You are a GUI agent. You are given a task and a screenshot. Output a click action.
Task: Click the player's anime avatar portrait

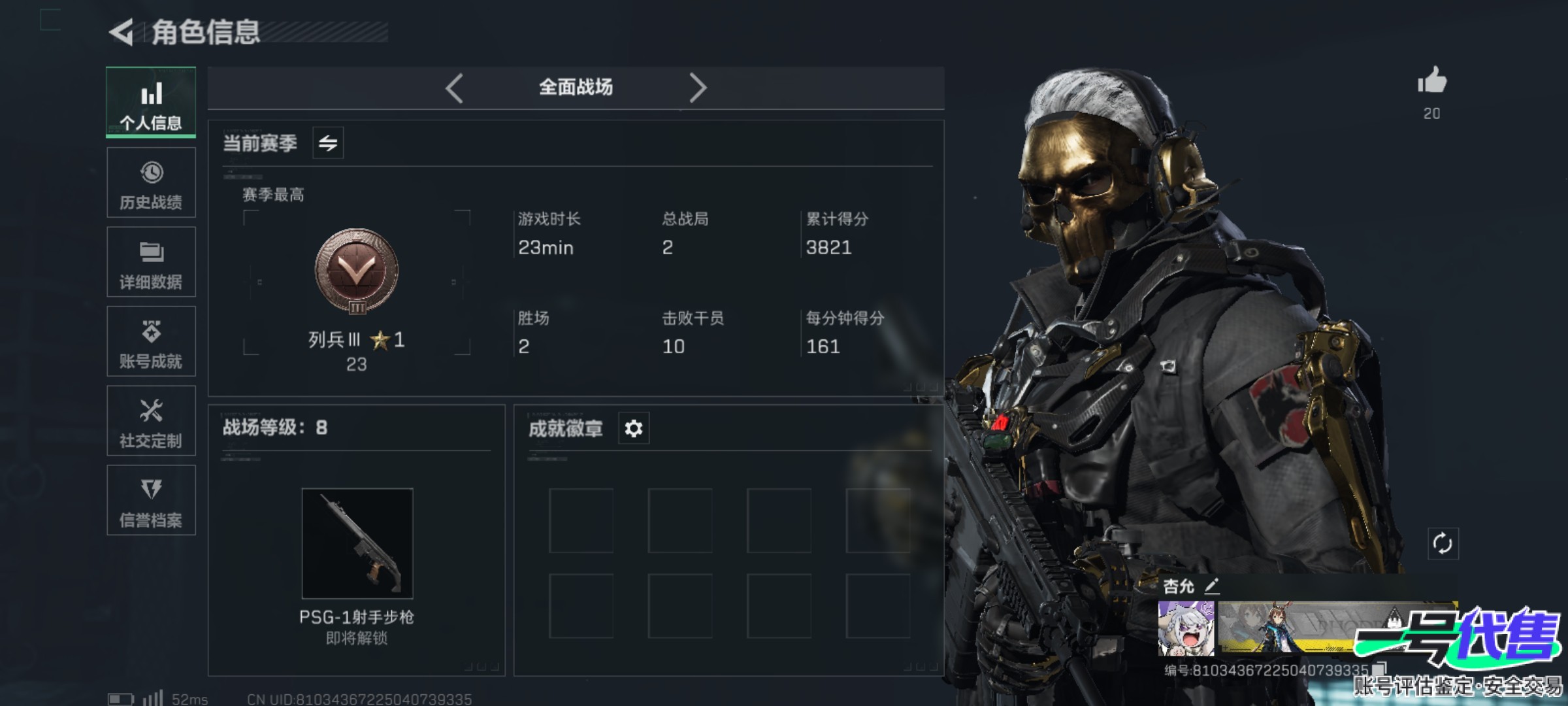click(x=1186, y=628)
